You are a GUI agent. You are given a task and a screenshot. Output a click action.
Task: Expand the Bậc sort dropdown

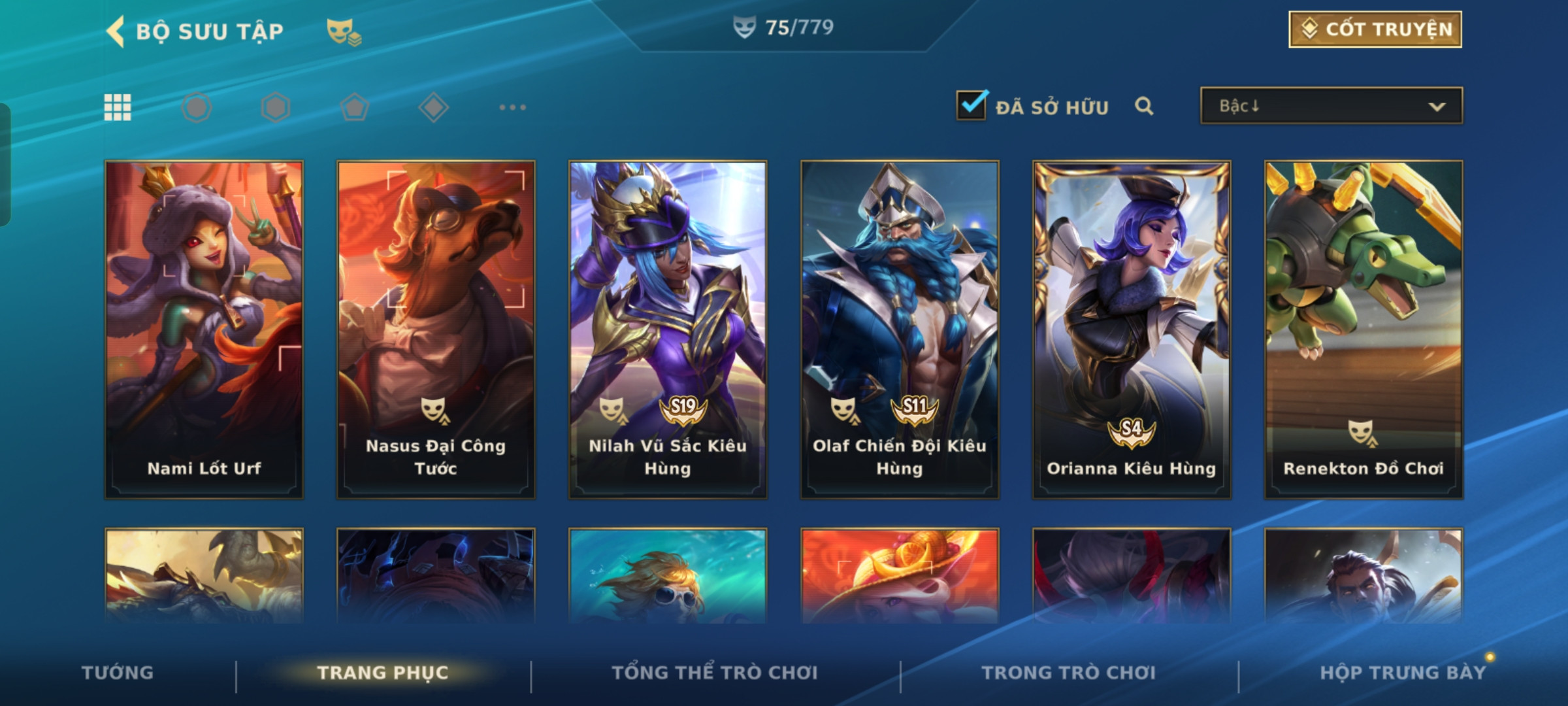pos(1331,106)
